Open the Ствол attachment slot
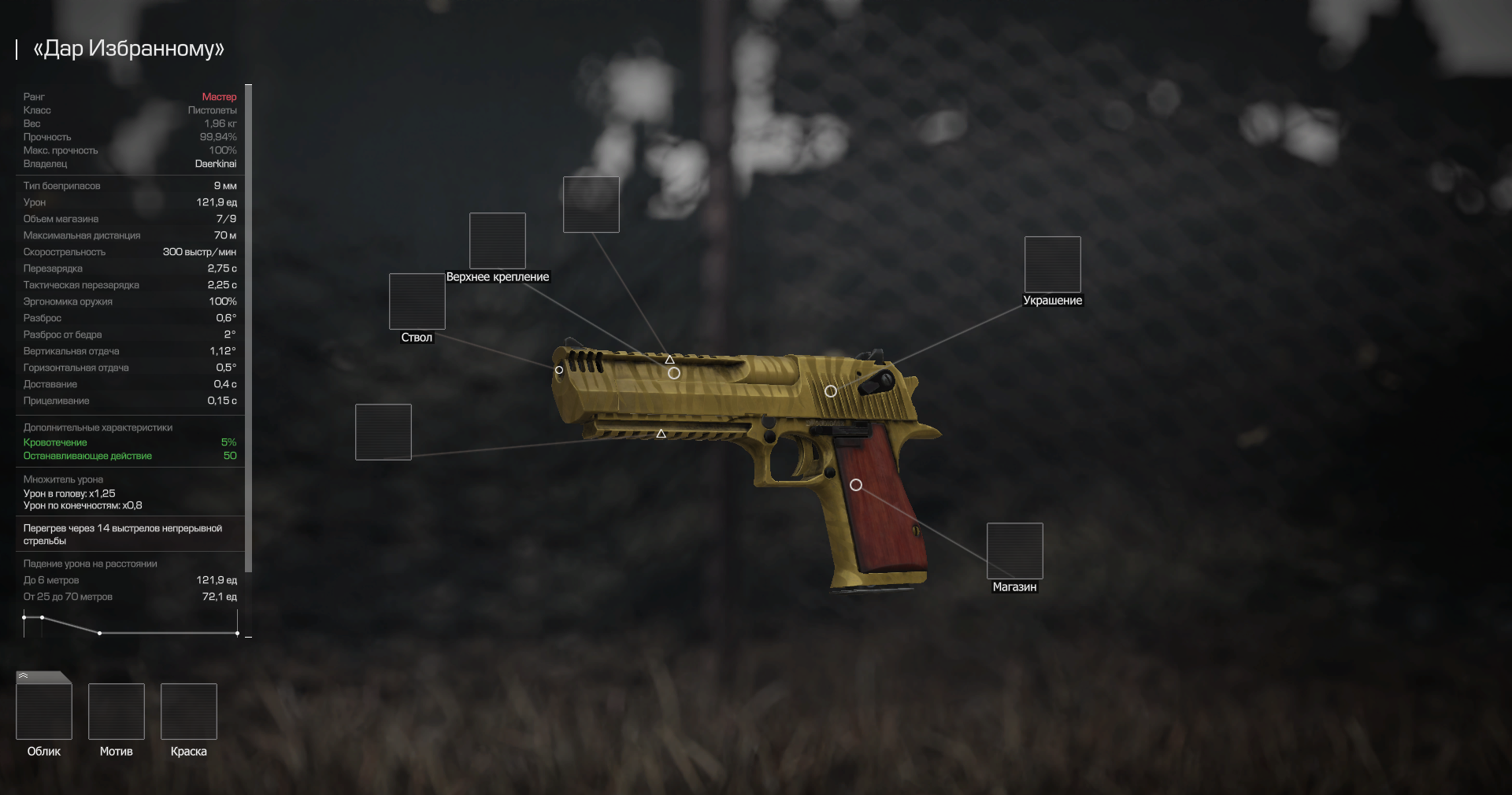Viewport: 1512px width, 795px height. pos(417,301)
